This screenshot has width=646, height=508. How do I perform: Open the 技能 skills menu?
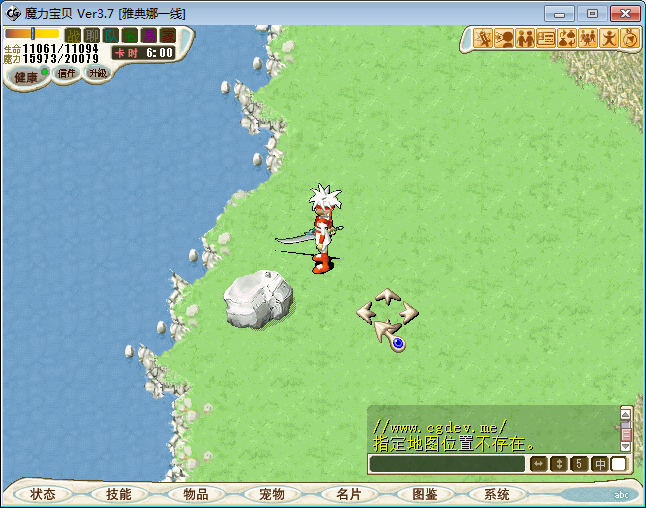(119, 494)
